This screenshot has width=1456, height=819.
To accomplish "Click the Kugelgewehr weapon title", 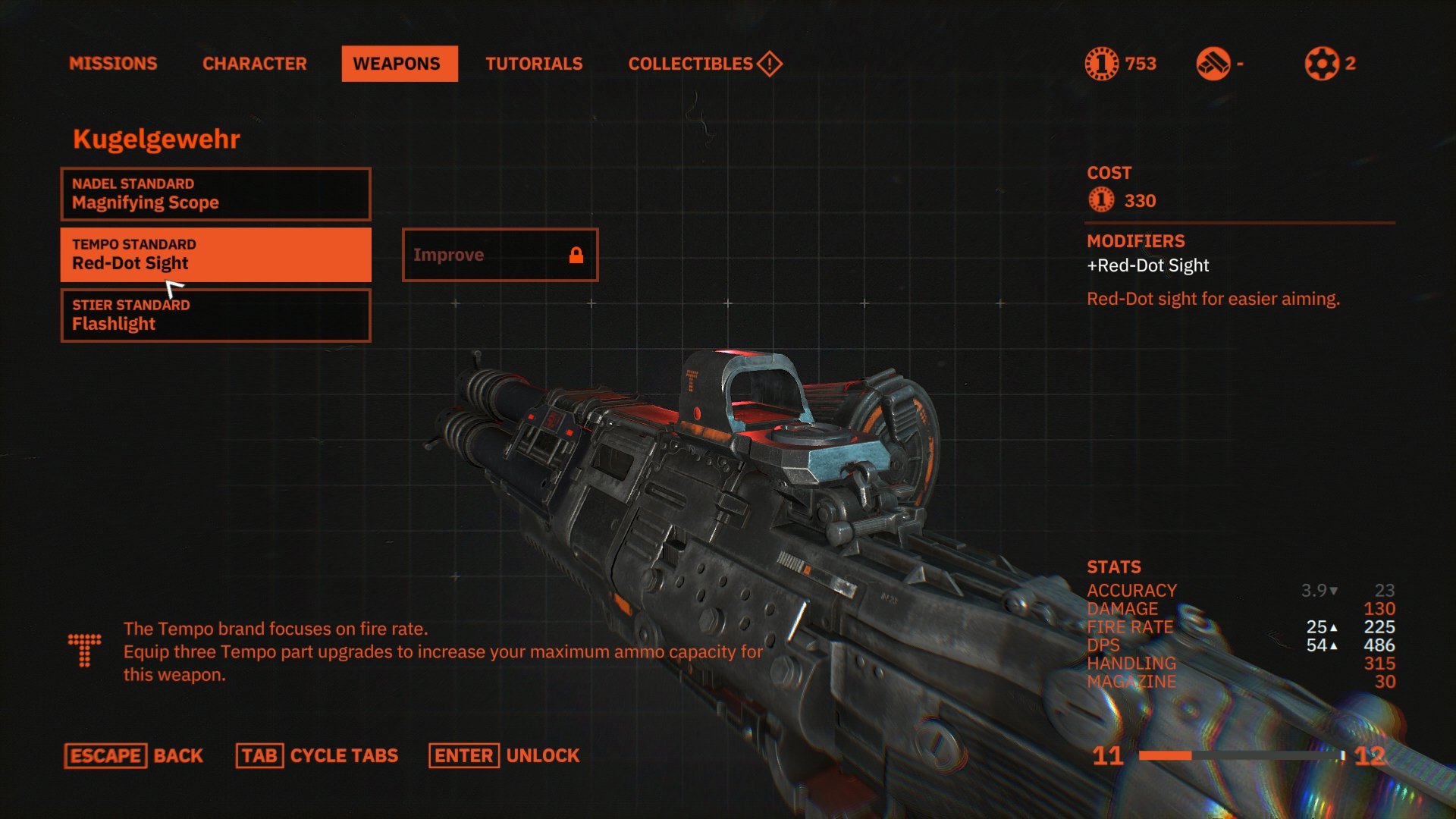I will click(x=155, y=139).
